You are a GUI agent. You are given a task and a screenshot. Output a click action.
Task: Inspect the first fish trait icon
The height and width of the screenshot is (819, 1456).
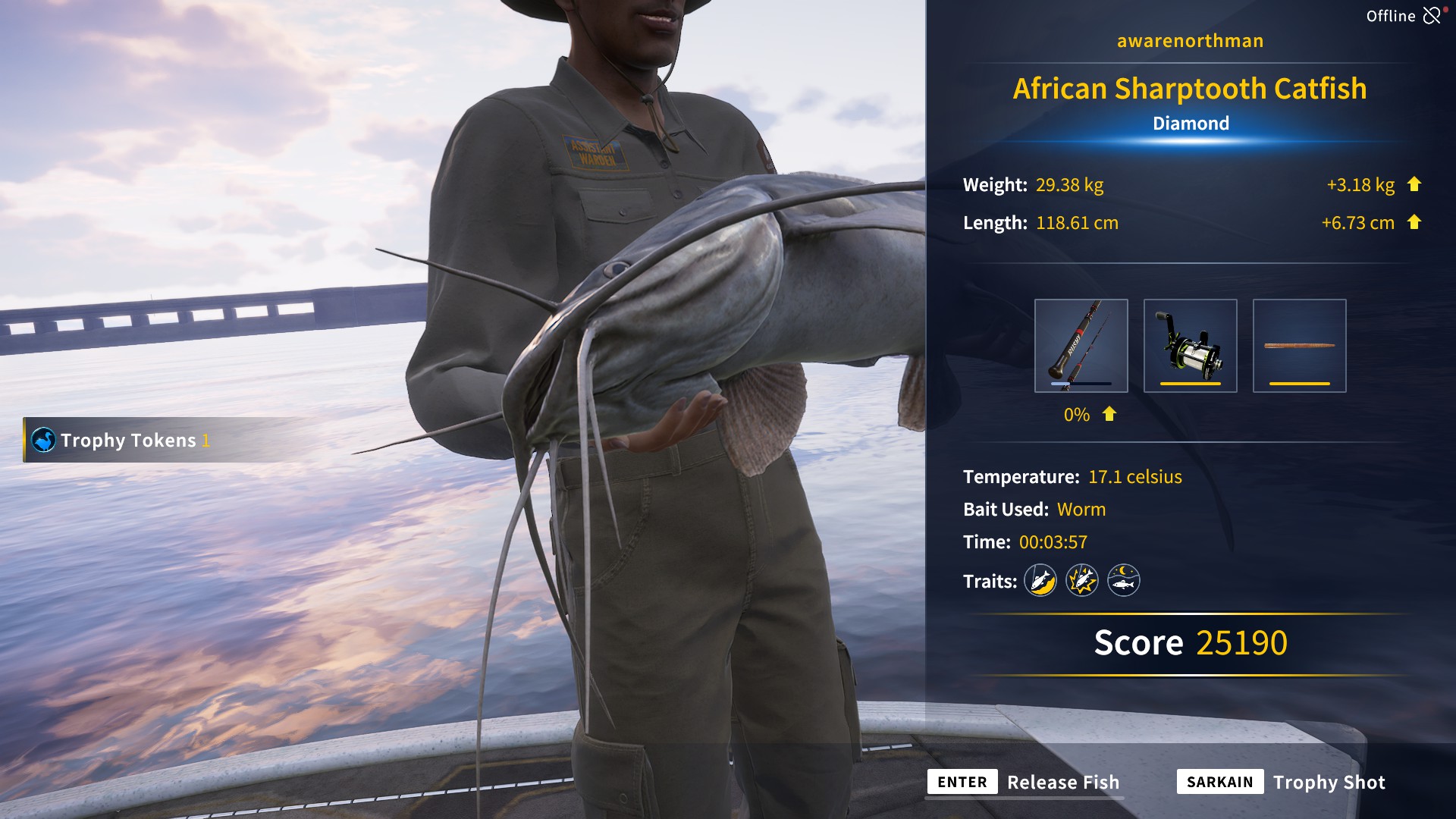[1040, 581]
